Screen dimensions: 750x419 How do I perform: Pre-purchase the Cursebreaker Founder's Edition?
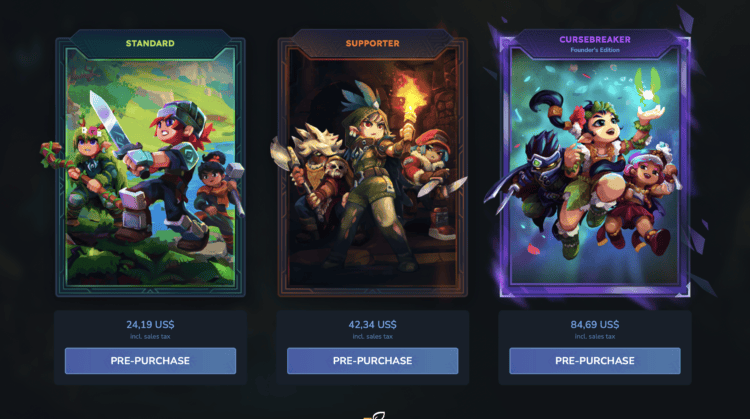(x=594, y=361)
